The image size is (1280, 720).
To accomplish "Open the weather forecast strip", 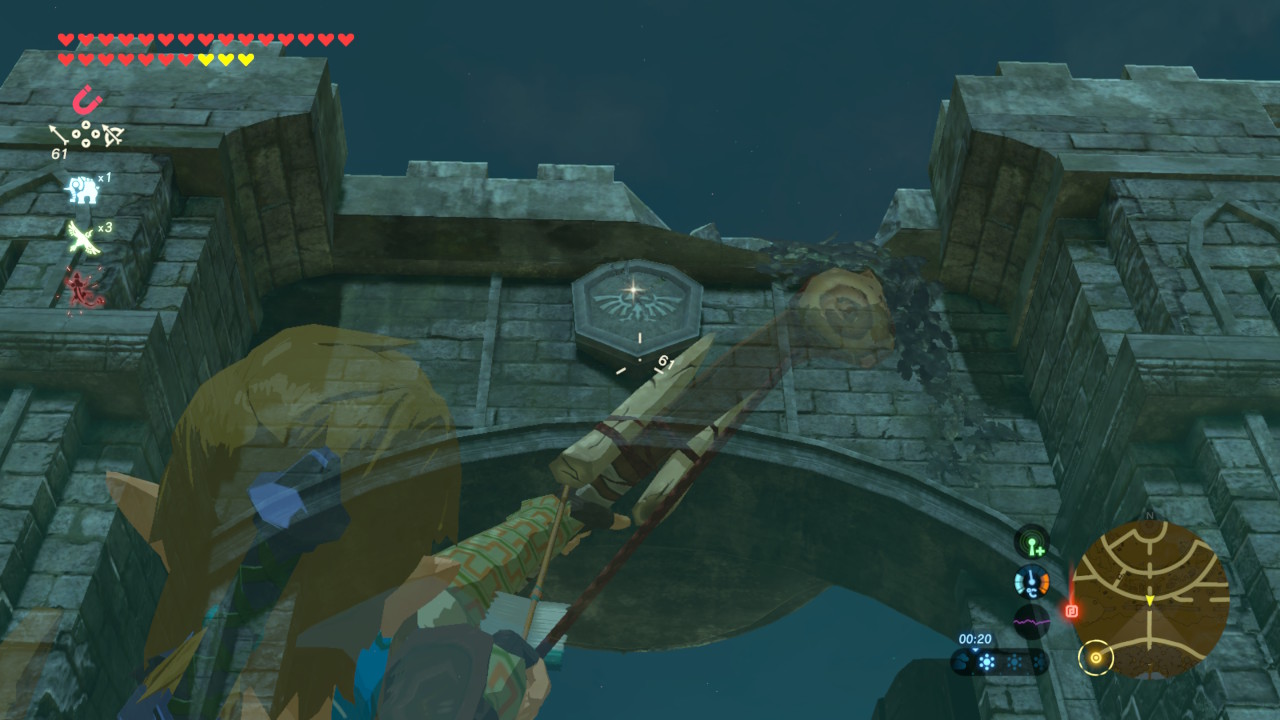I will tap(998, 661).
